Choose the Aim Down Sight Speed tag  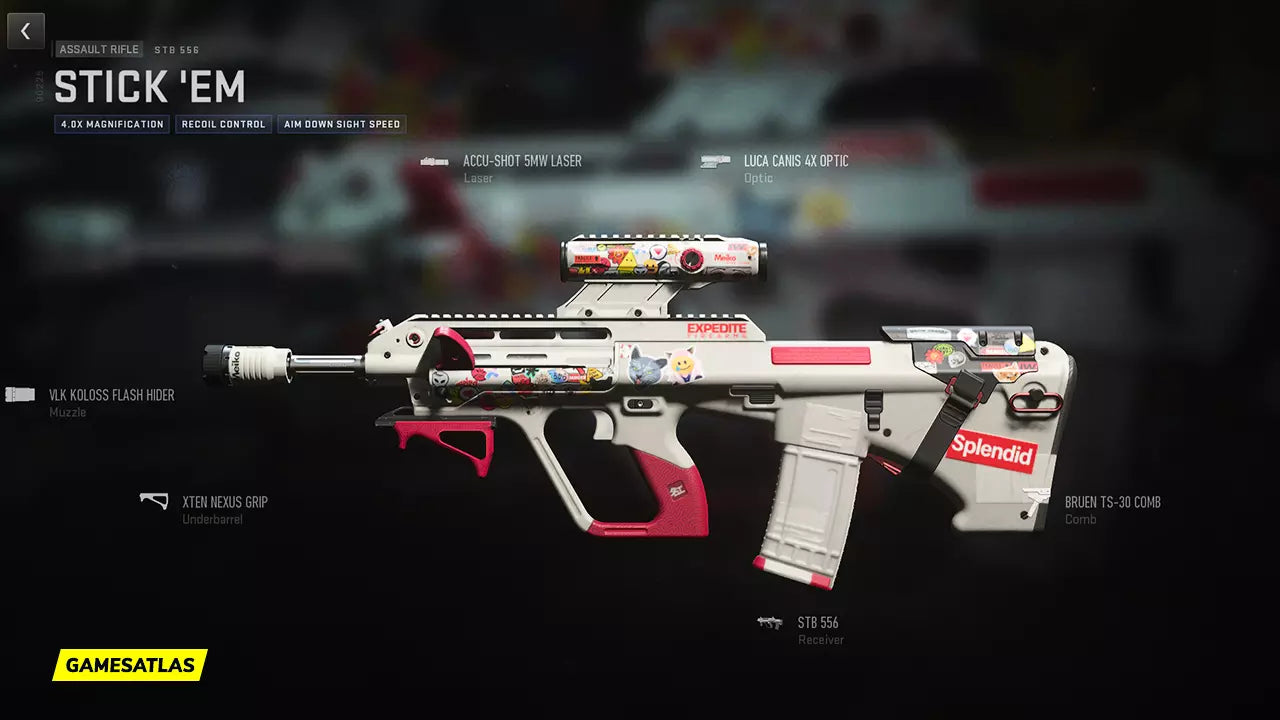point(342,125)
